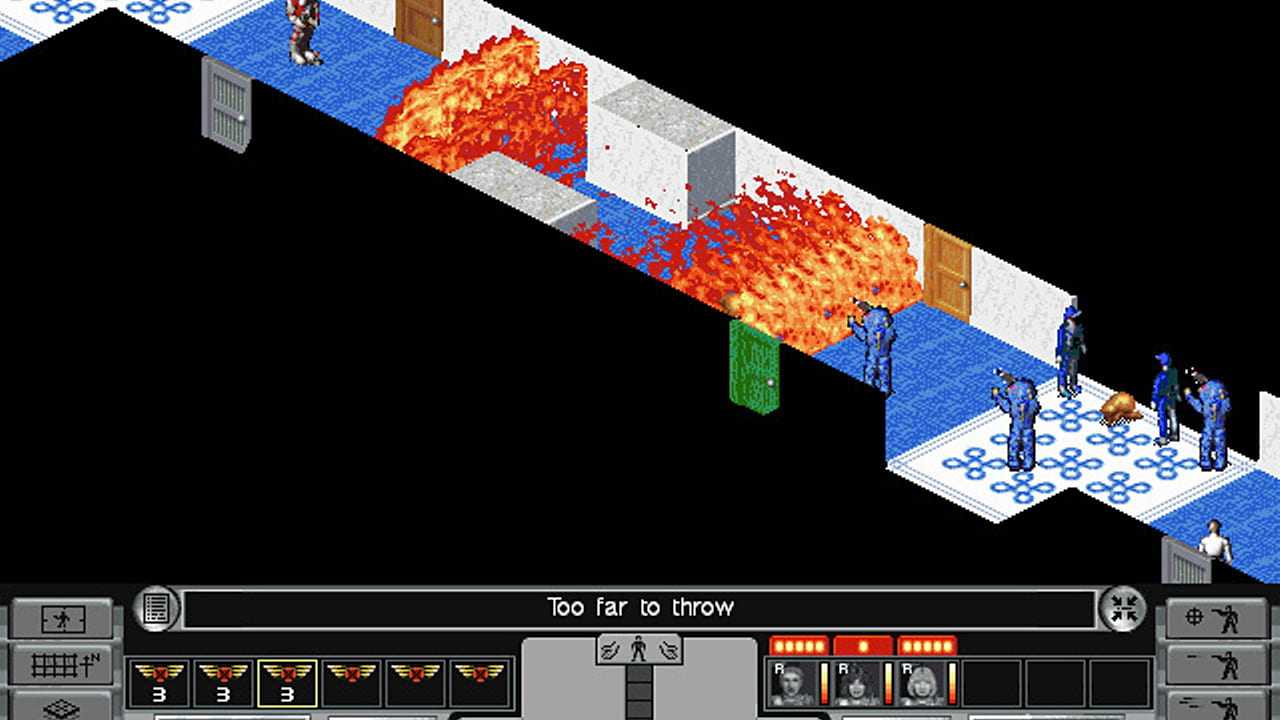Select the dark-haired agent portrait
1280x720 pixels.
coord(856,683)
